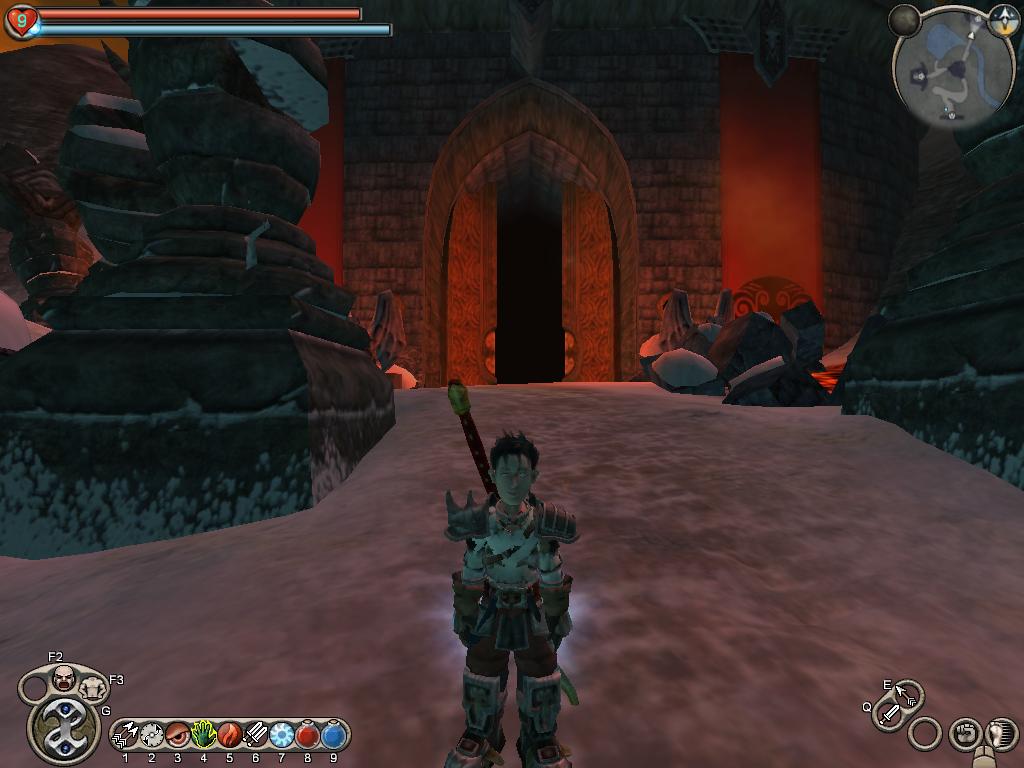Viewport: 1024px width, 768px height.
Task: Use the eye ability in slot 3
Action: [x=178, y=736]
